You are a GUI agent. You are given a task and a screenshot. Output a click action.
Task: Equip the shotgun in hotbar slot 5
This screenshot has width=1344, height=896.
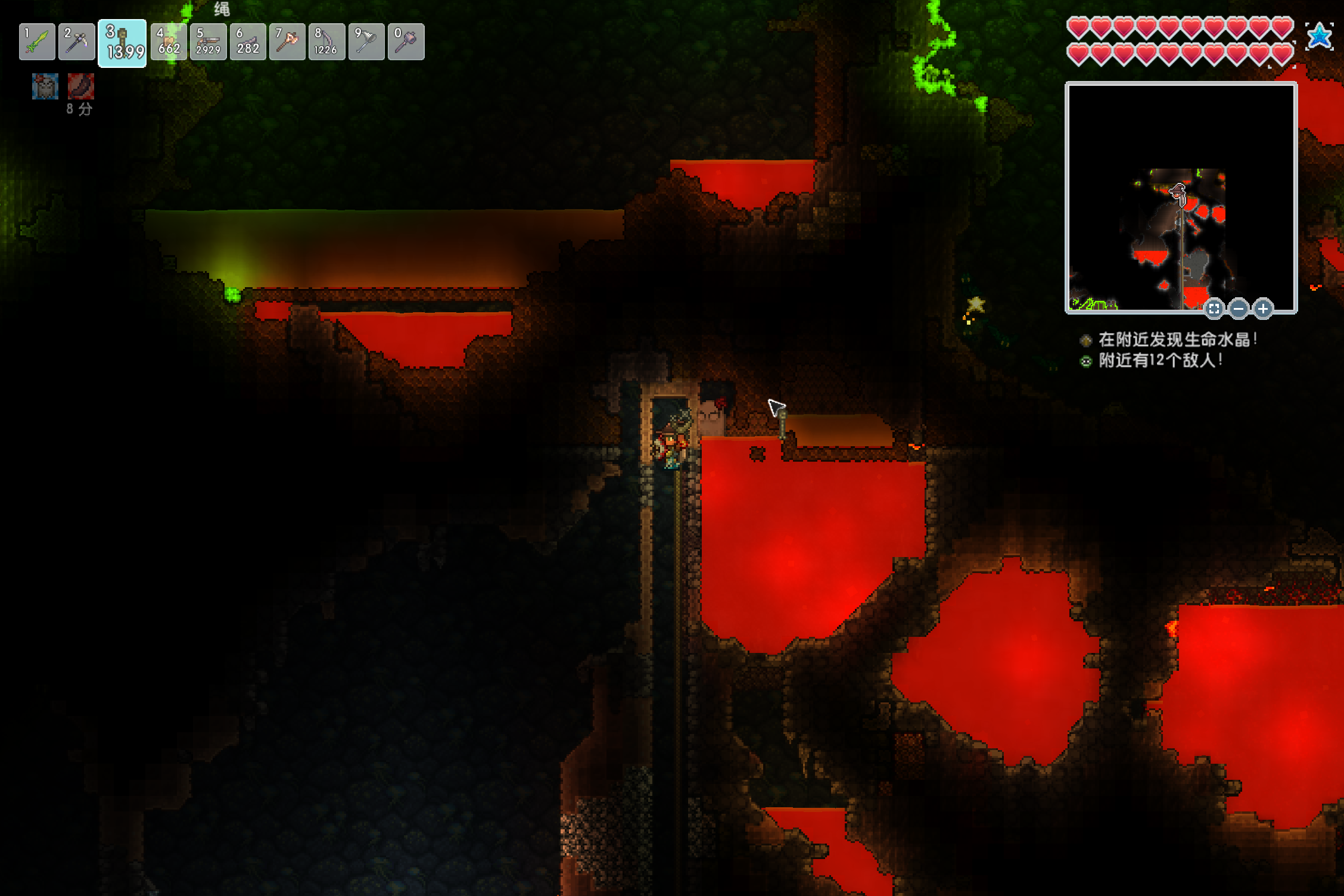[209, 42]
